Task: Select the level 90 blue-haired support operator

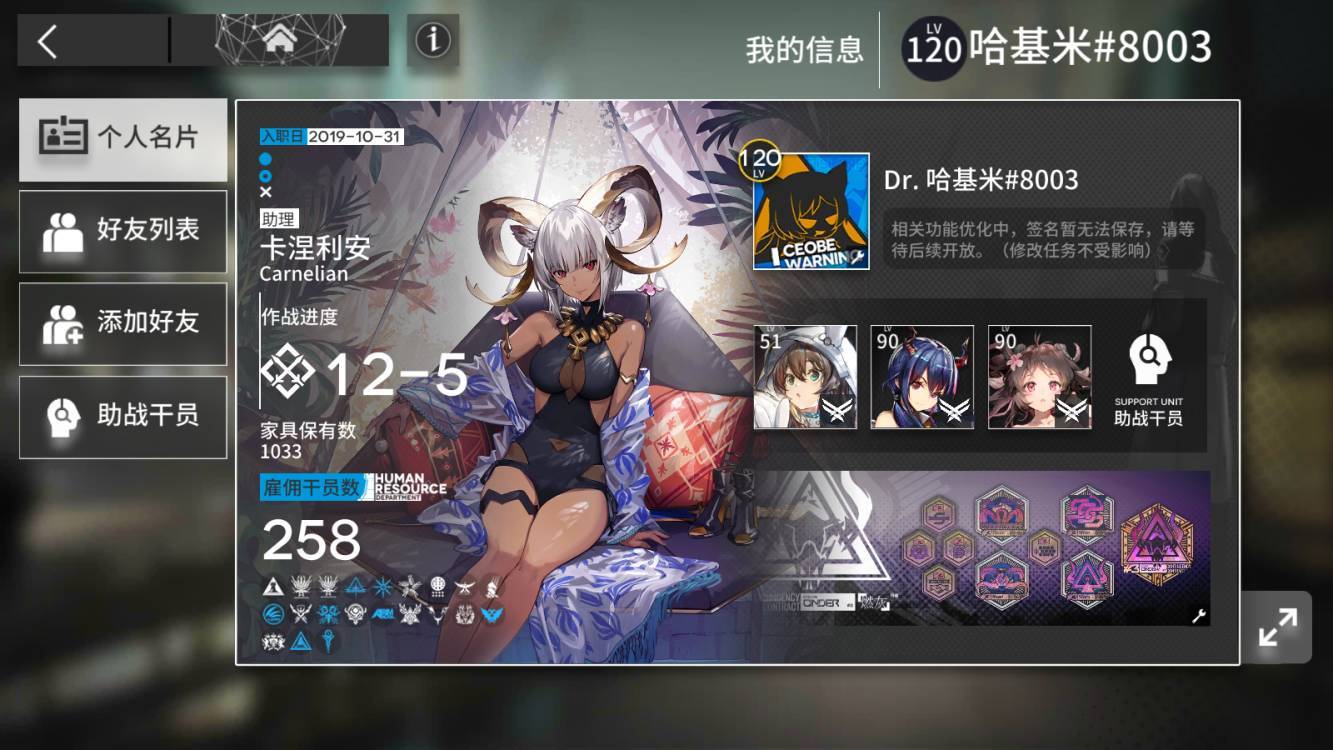Action: pyautogui.click(x=921, y=377)
